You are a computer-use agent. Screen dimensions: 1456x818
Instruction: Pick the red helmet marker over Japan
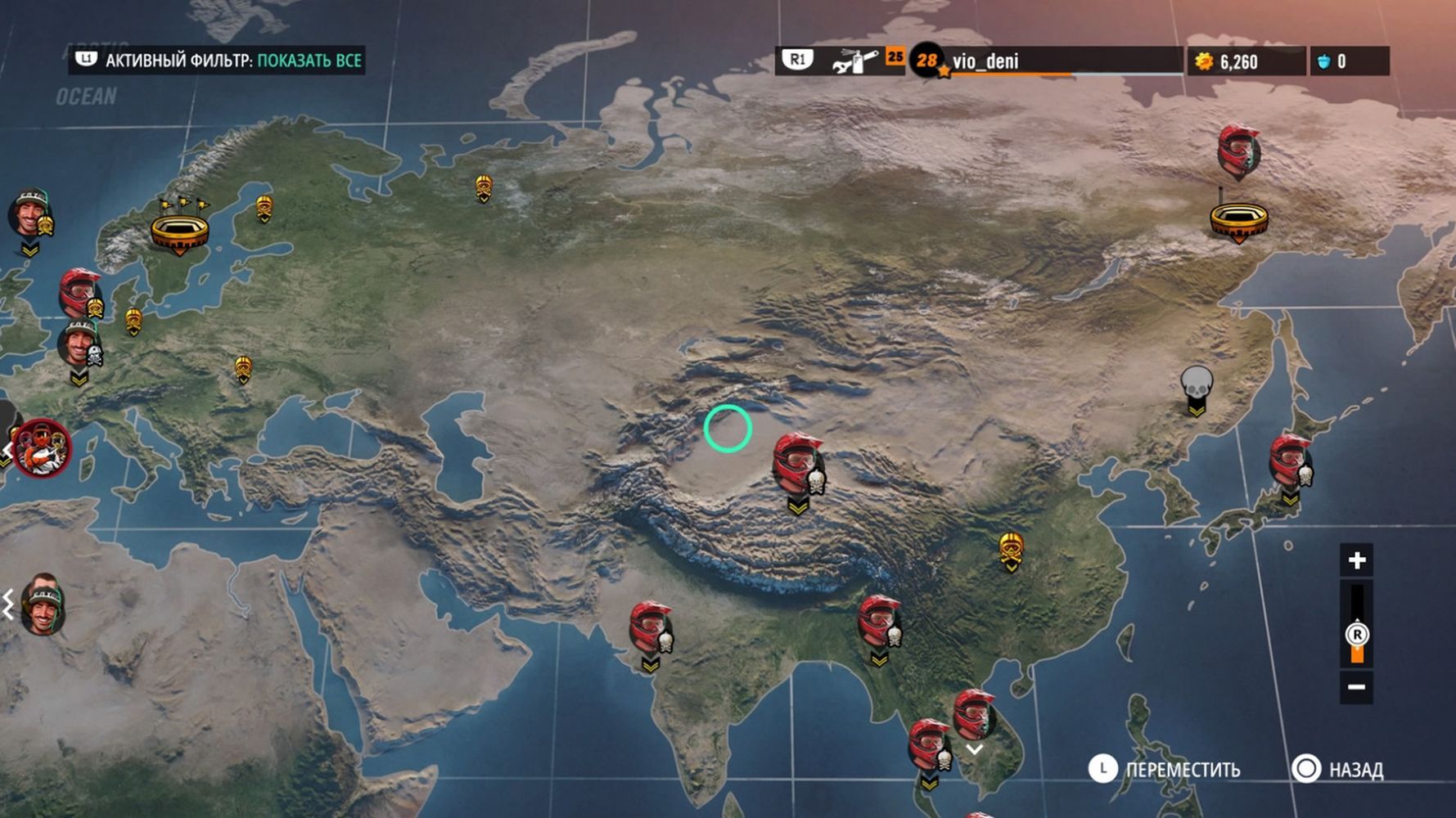pos(1290,461)
